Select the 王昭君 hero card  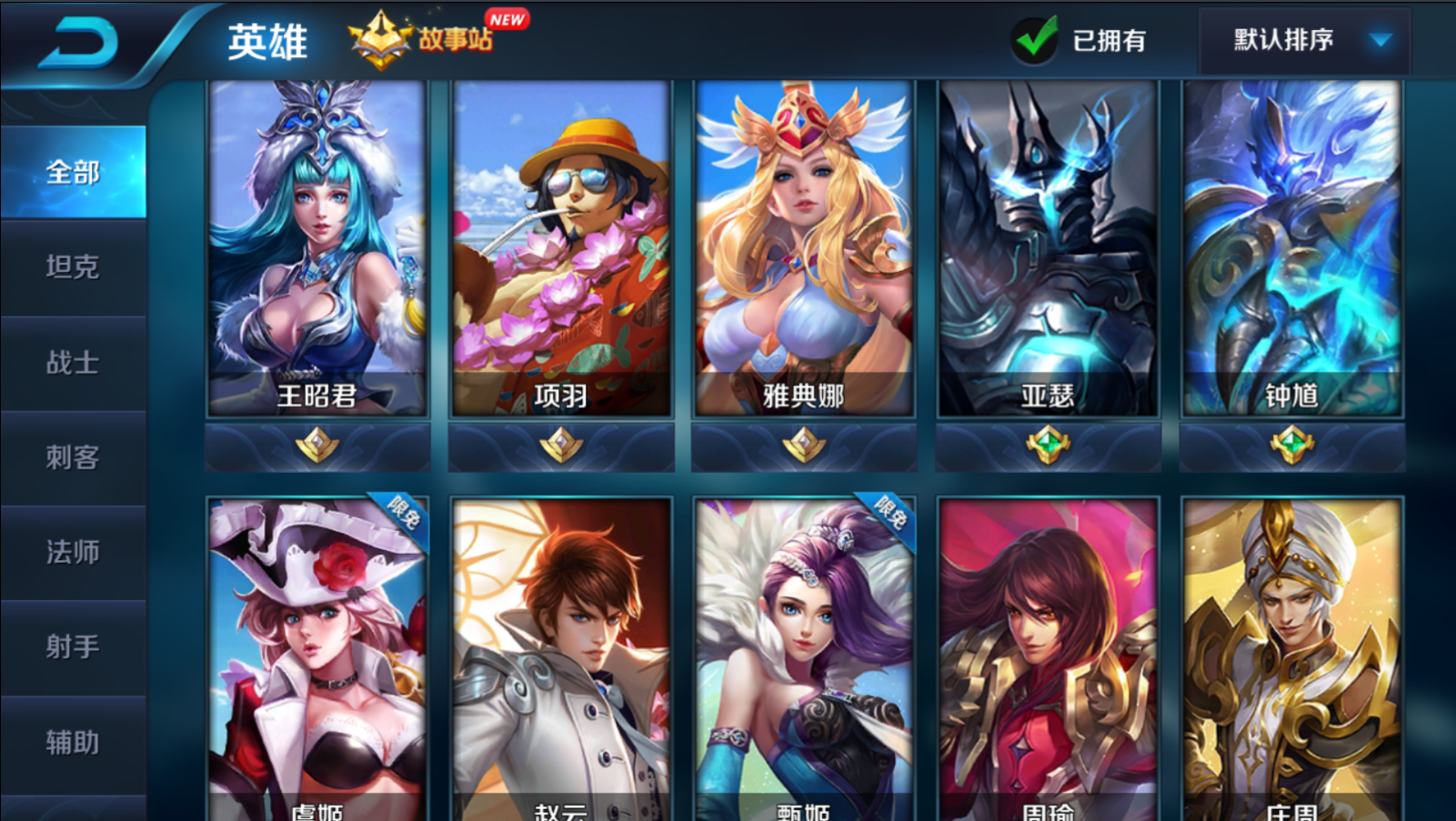[x=317, y=248]
